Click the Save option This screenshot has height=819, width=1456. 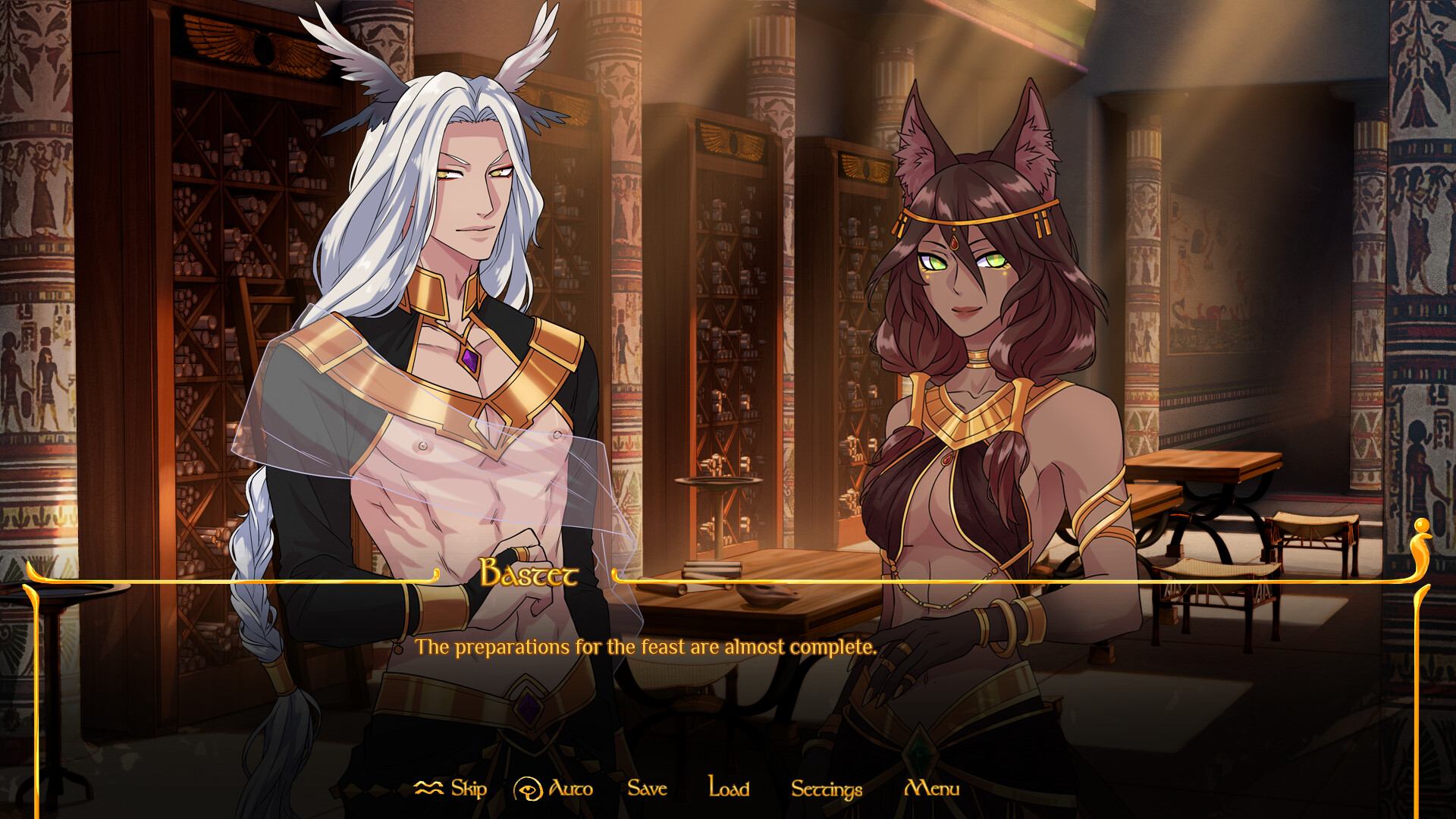[645, 789]
